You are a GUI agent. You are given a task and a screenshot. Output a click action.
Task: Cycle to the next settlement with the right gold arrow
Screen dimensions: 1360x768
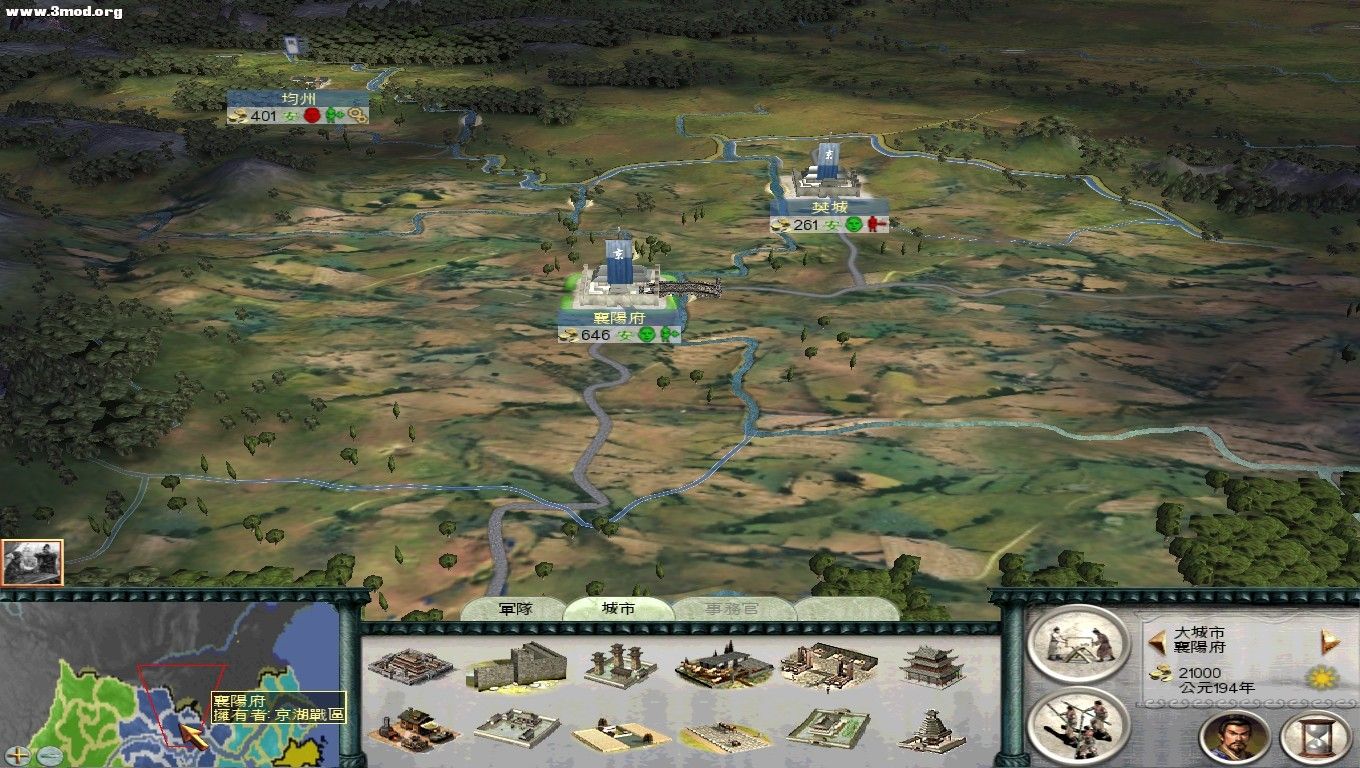1329,641
